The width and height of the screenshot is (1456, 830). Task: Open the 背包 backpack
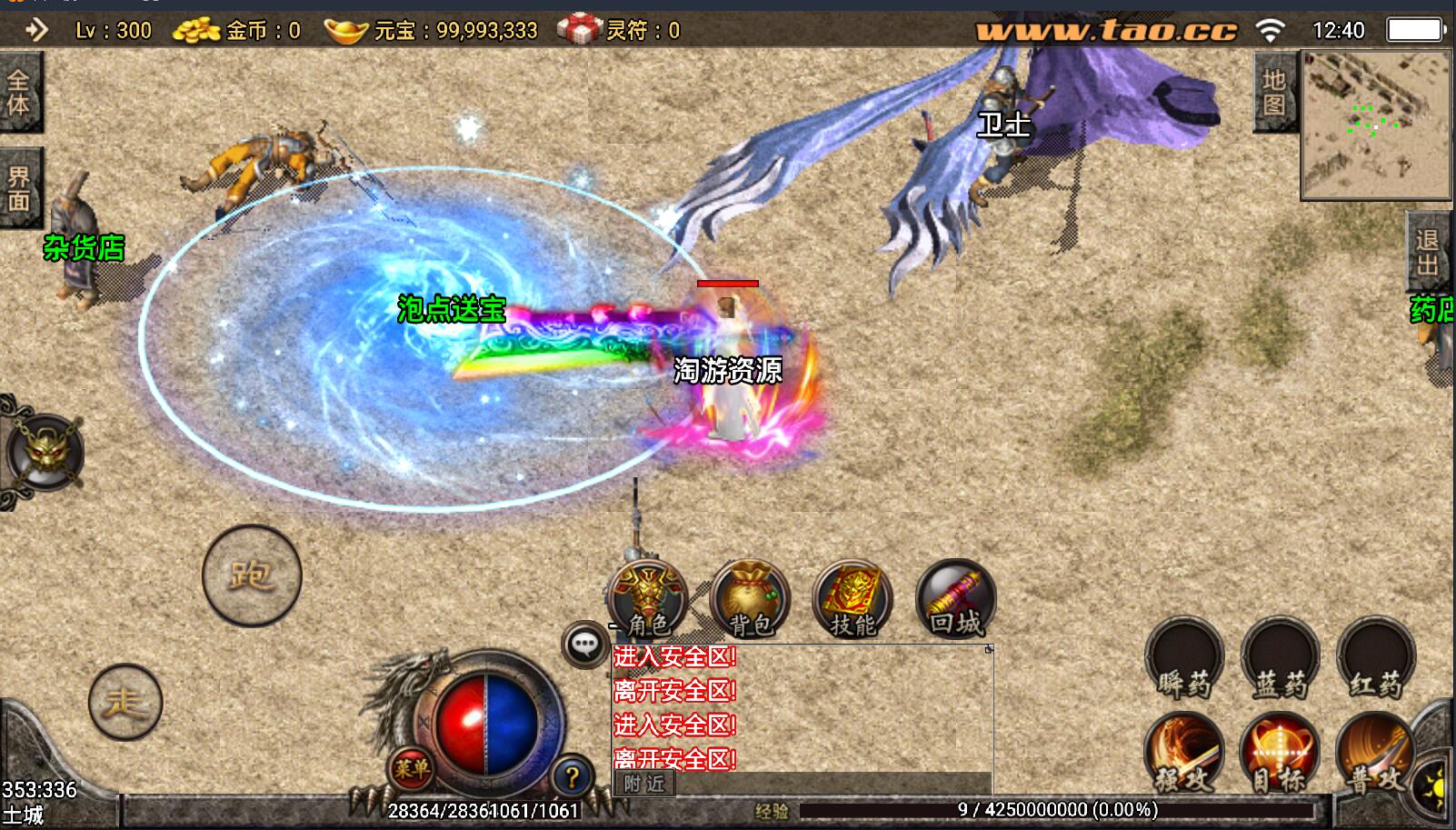(x=751, y=599)
